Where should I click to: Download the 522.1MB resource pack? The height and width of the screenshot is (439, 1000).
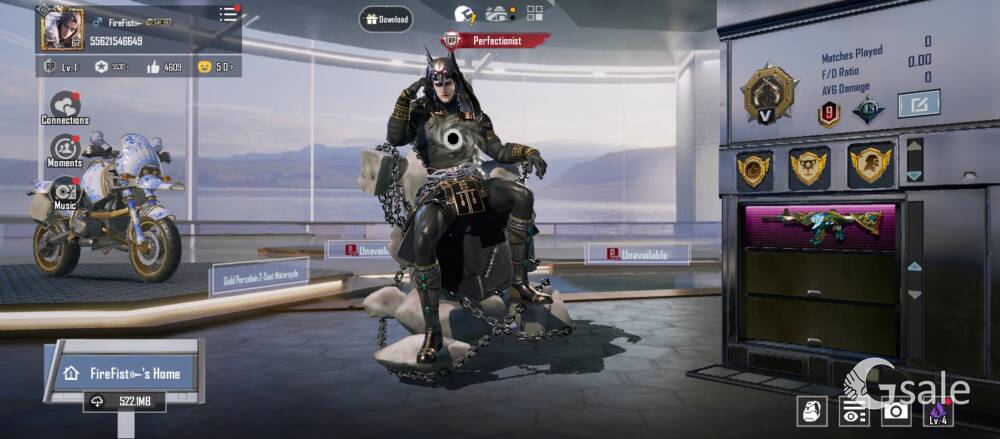point(125,401)
